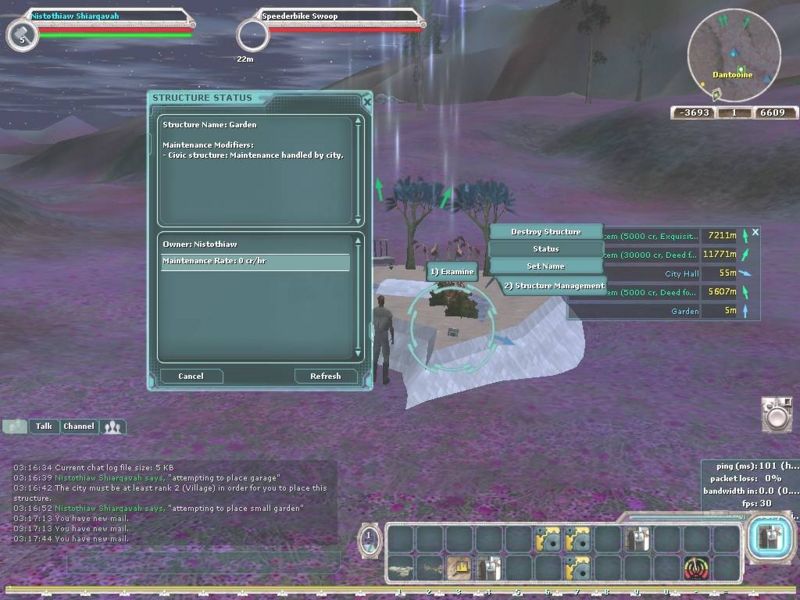
Task: Select the Garden waypoint row
Action: 660,311
